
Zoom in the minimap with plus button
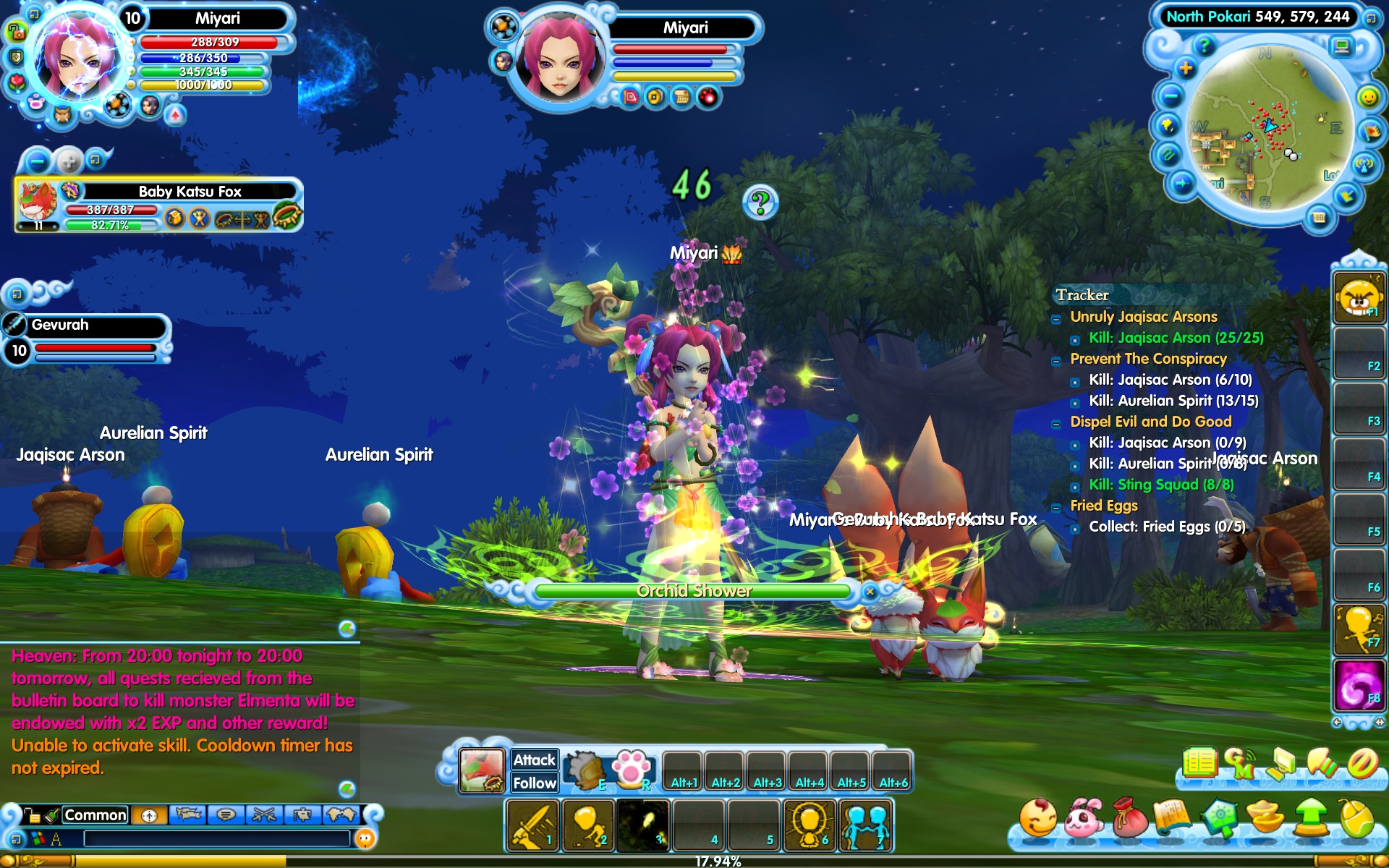click(x=1186, y=69)
